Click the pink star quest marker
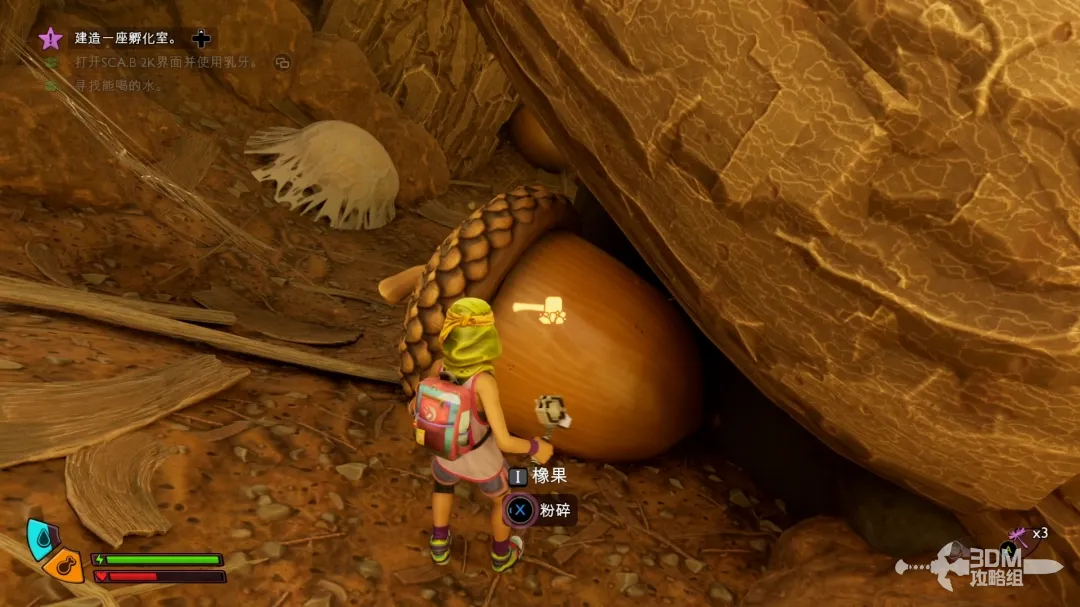This screenshot has height=607, width=1080. 50,39
